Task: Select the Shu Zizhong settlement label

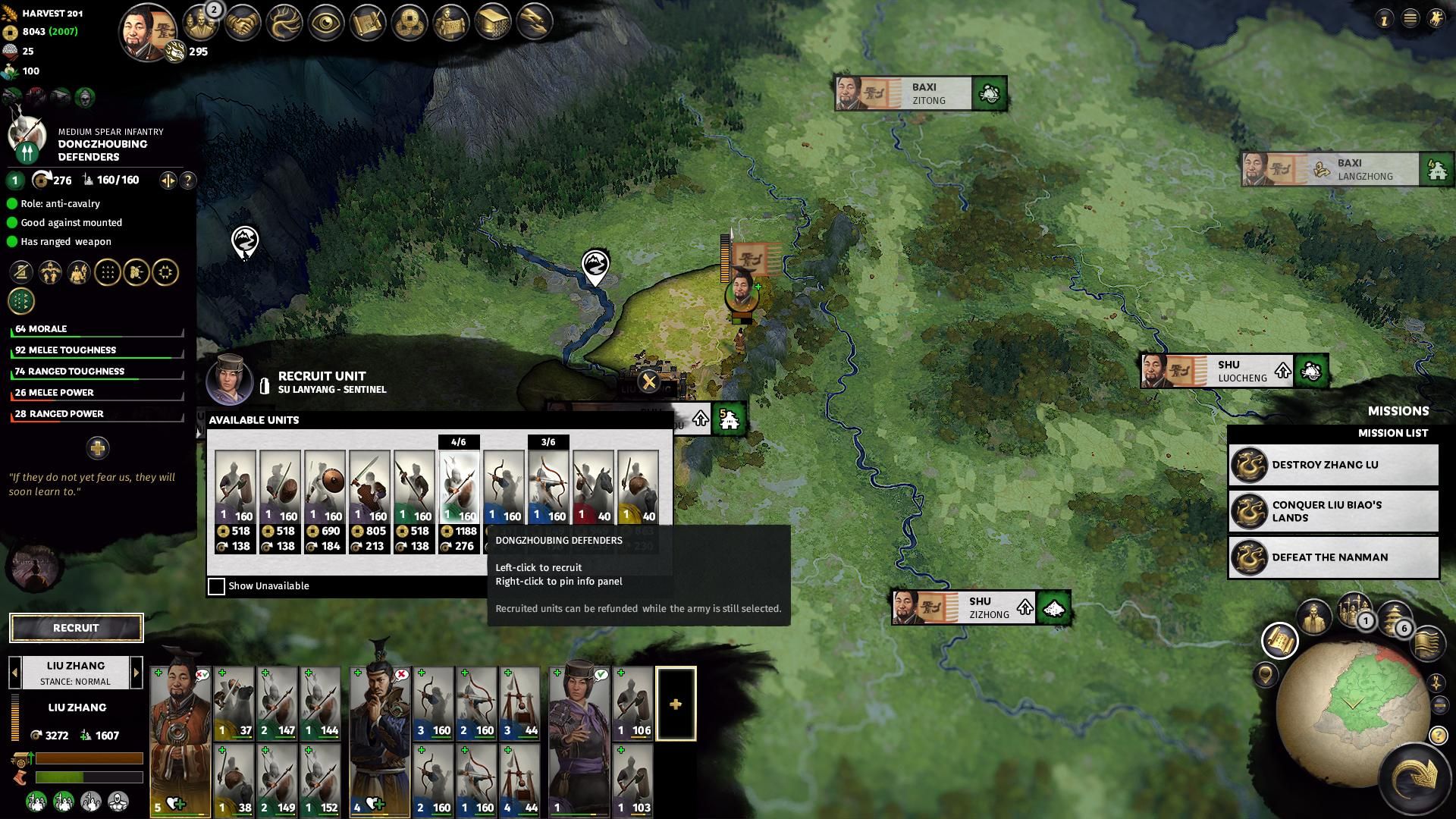Action: (981, 607)
